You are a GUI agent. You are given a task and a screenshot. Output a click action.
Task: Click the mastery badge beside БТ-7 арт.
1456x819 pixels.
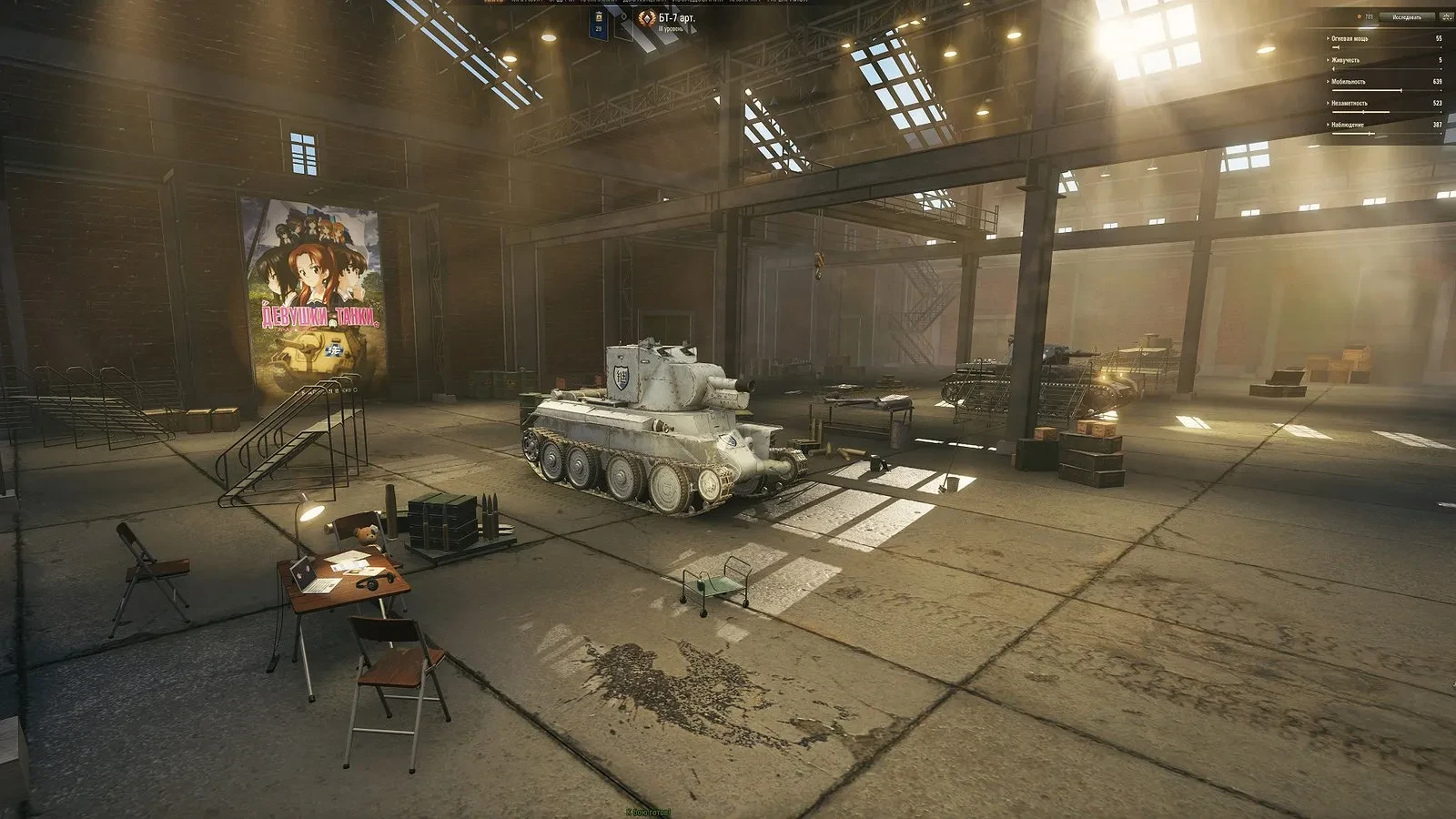(x=647, y=19)
